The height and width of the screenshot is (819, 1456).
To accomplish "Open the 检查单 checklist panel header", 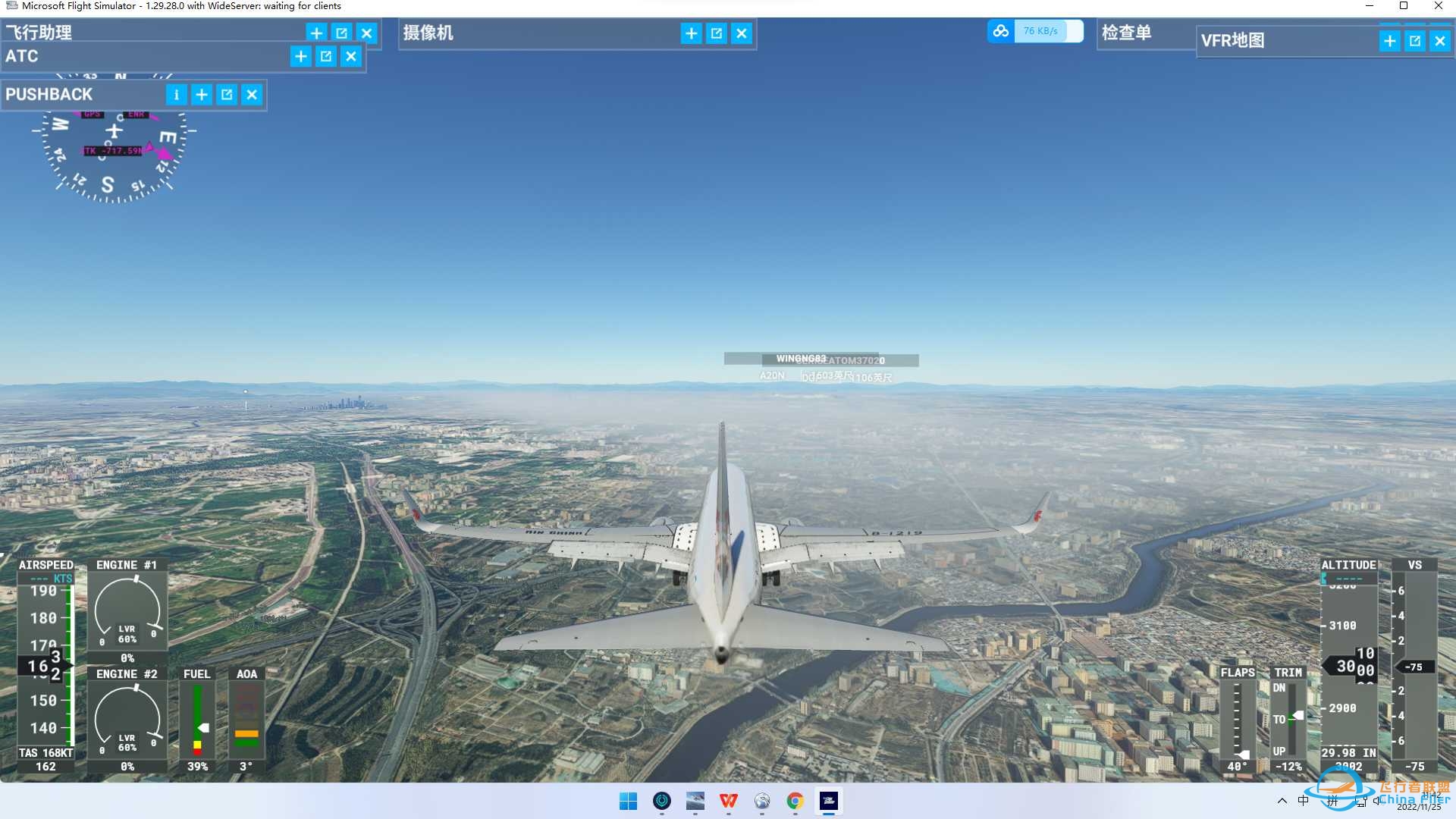I will pyautogui.click(x=1127, y=33).
